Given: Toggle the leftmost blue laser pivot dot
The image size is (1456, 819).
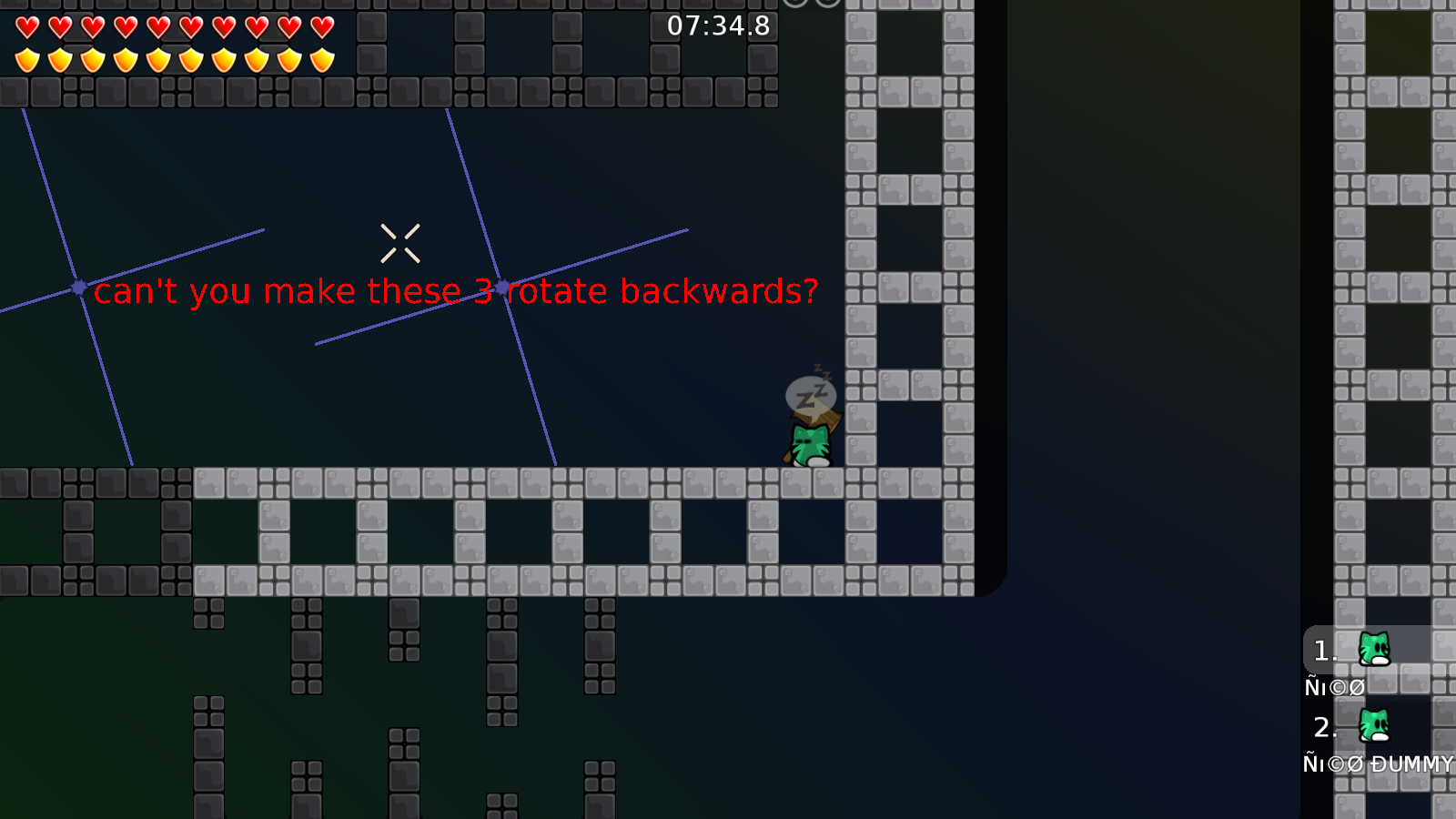Looking at the screenshot, I should [x=77, y=288].
